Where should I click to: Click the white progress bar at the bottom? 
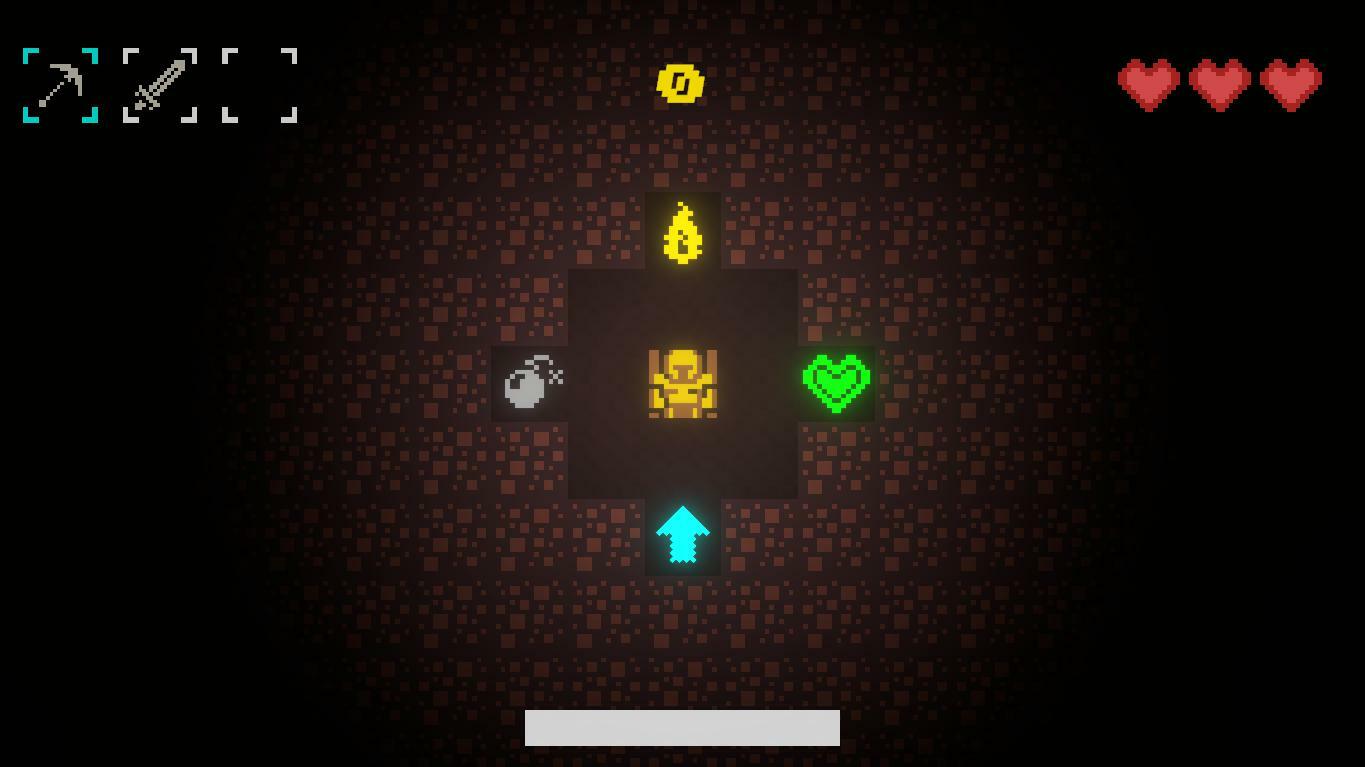tap(682, 727)
